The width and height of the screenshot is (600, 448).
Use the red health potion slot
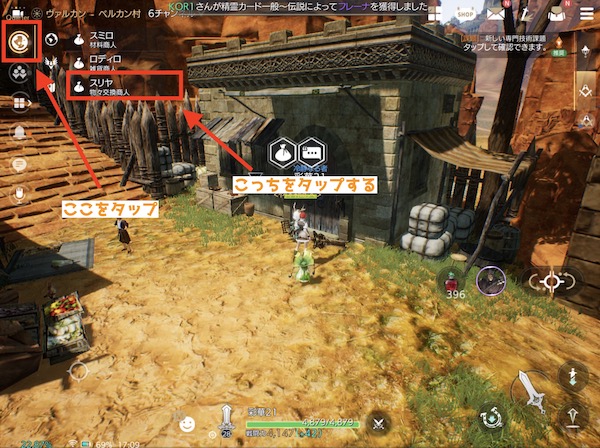455,281
